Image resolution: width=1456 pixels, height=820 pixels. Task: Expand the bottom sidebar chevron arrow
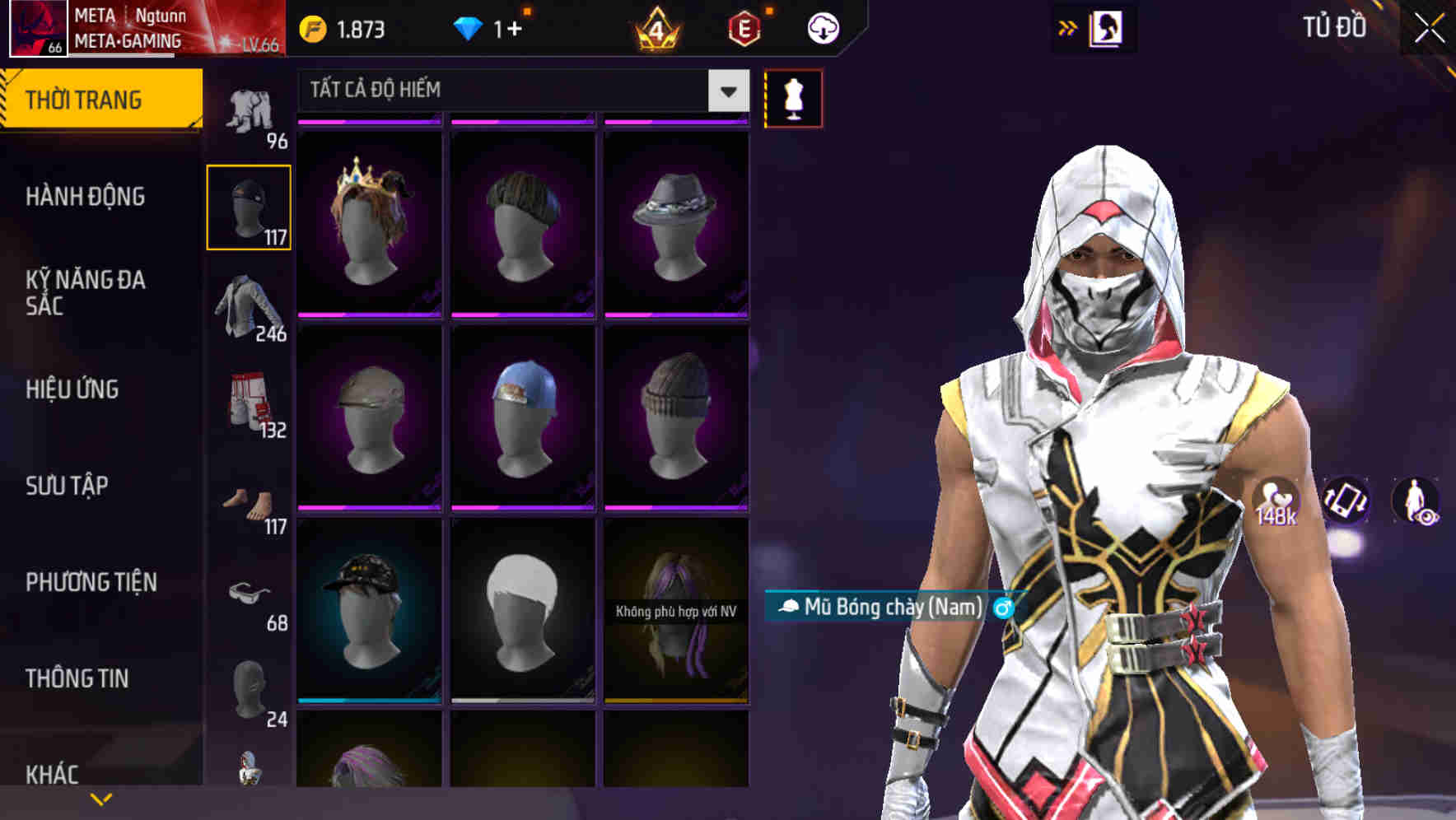coord(101,798)
